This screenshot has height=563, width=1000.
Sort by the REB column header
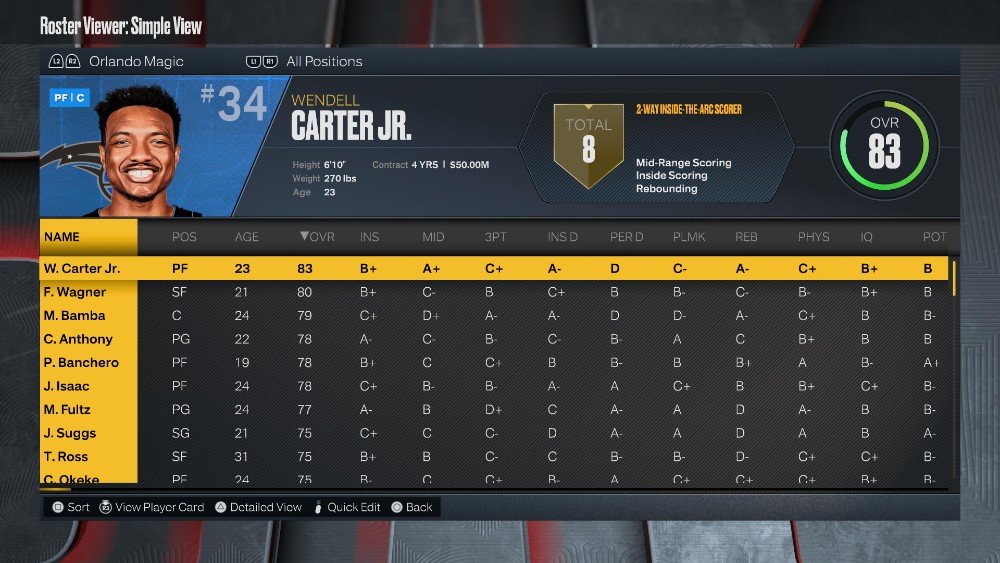tap(746, 237)
